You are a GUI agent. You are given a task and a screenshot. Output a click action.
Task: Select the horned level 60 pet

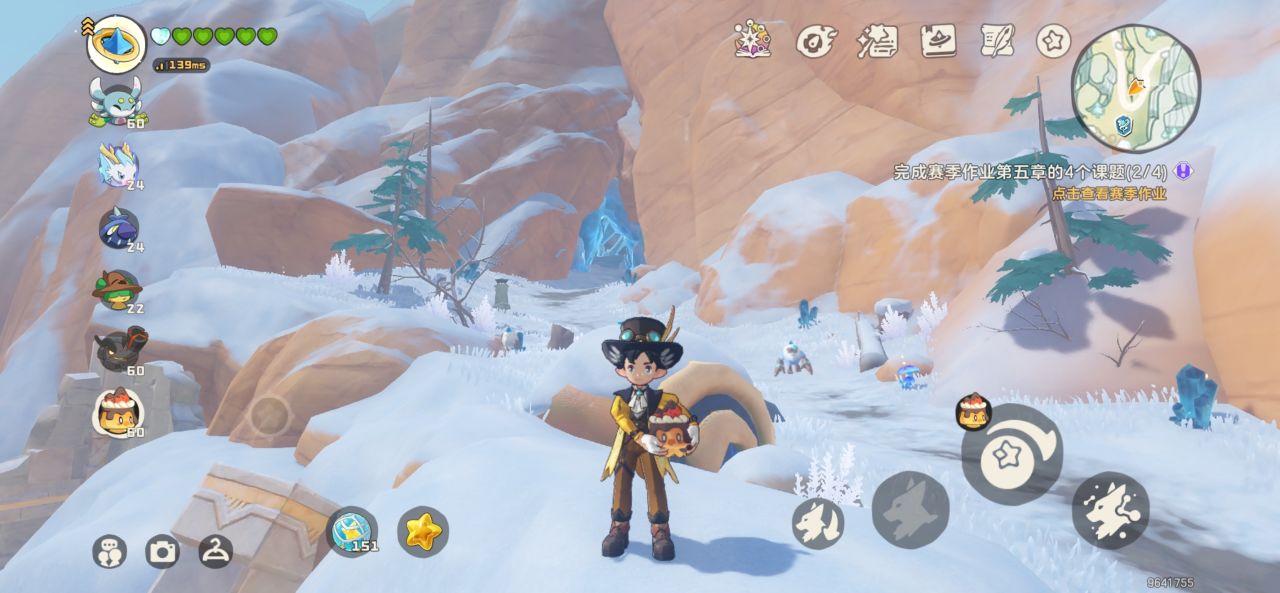pyautogui.click(x=115, y=102)
